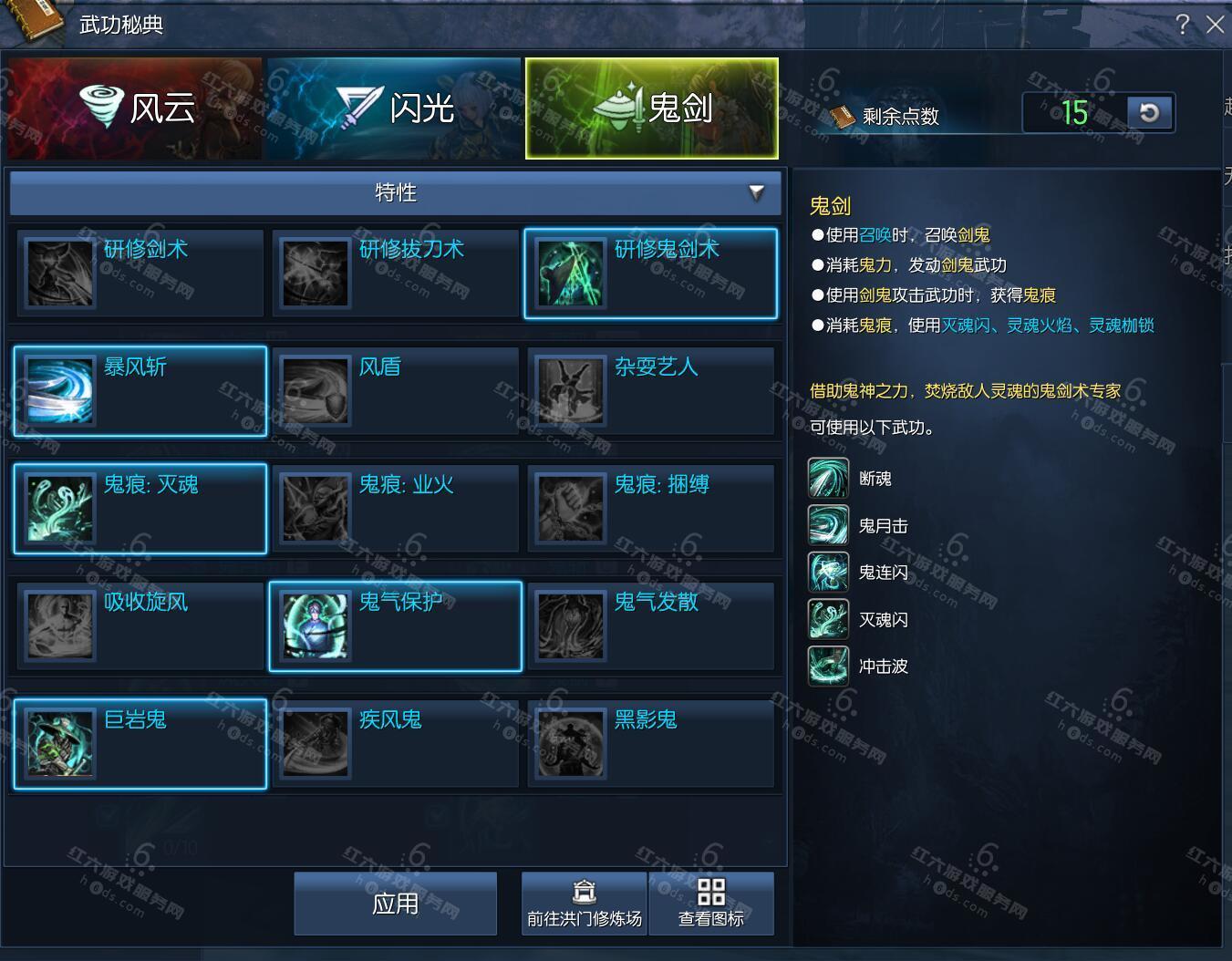The image size is (1232, 961).
Task: Switch to the 风云 specialization tab
Action: tap(135, 108)
